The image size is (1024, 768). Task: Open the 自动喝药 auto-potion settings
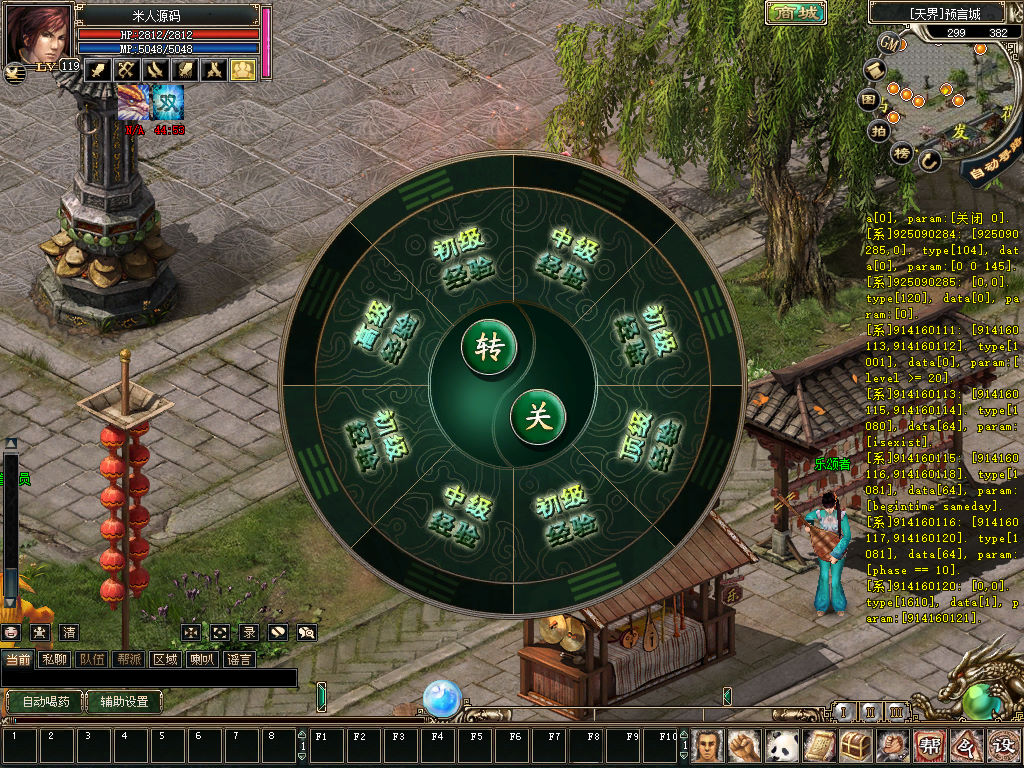46,701
